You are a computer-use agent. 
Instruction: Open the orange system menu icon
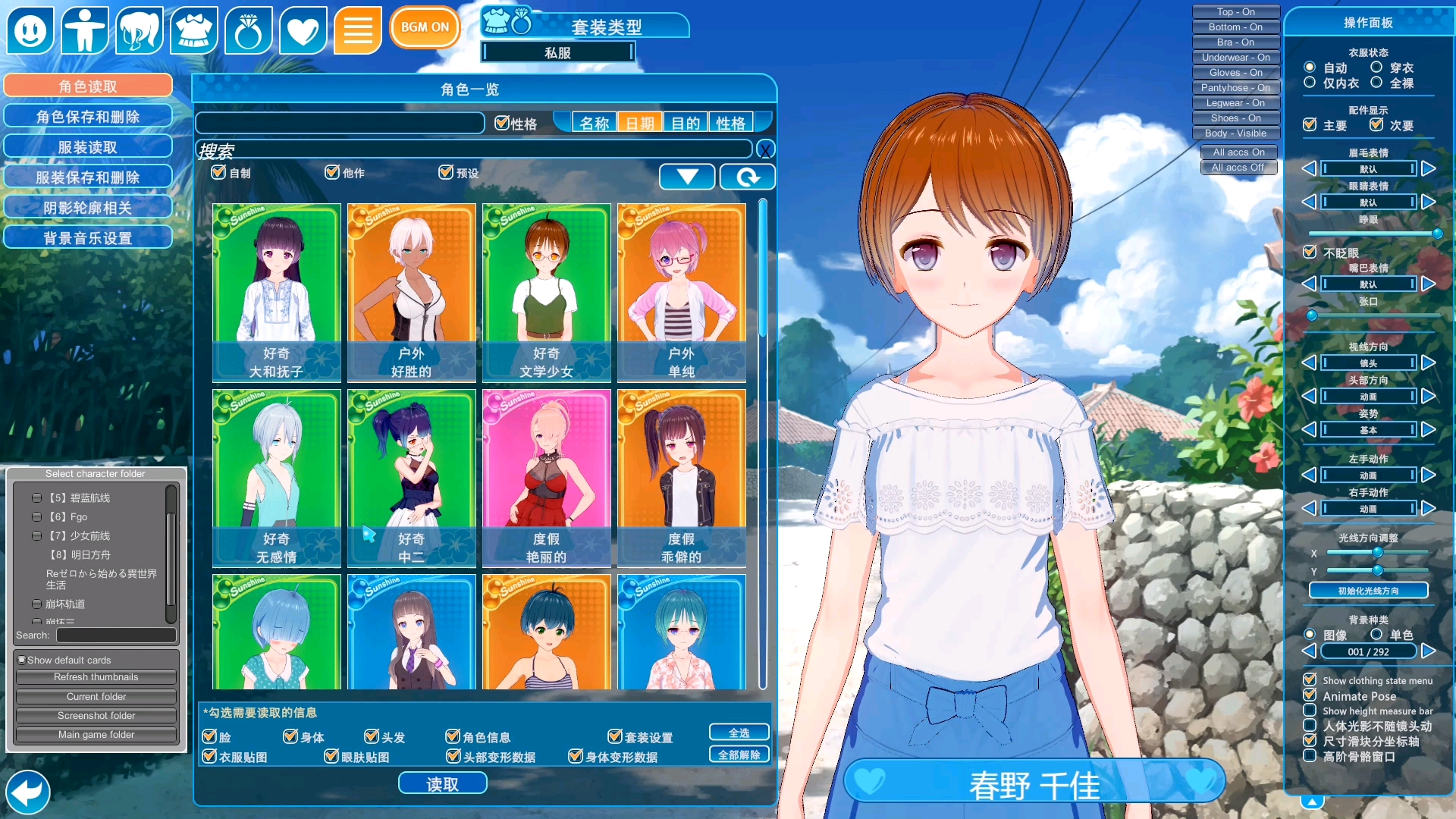click(357, 30)
